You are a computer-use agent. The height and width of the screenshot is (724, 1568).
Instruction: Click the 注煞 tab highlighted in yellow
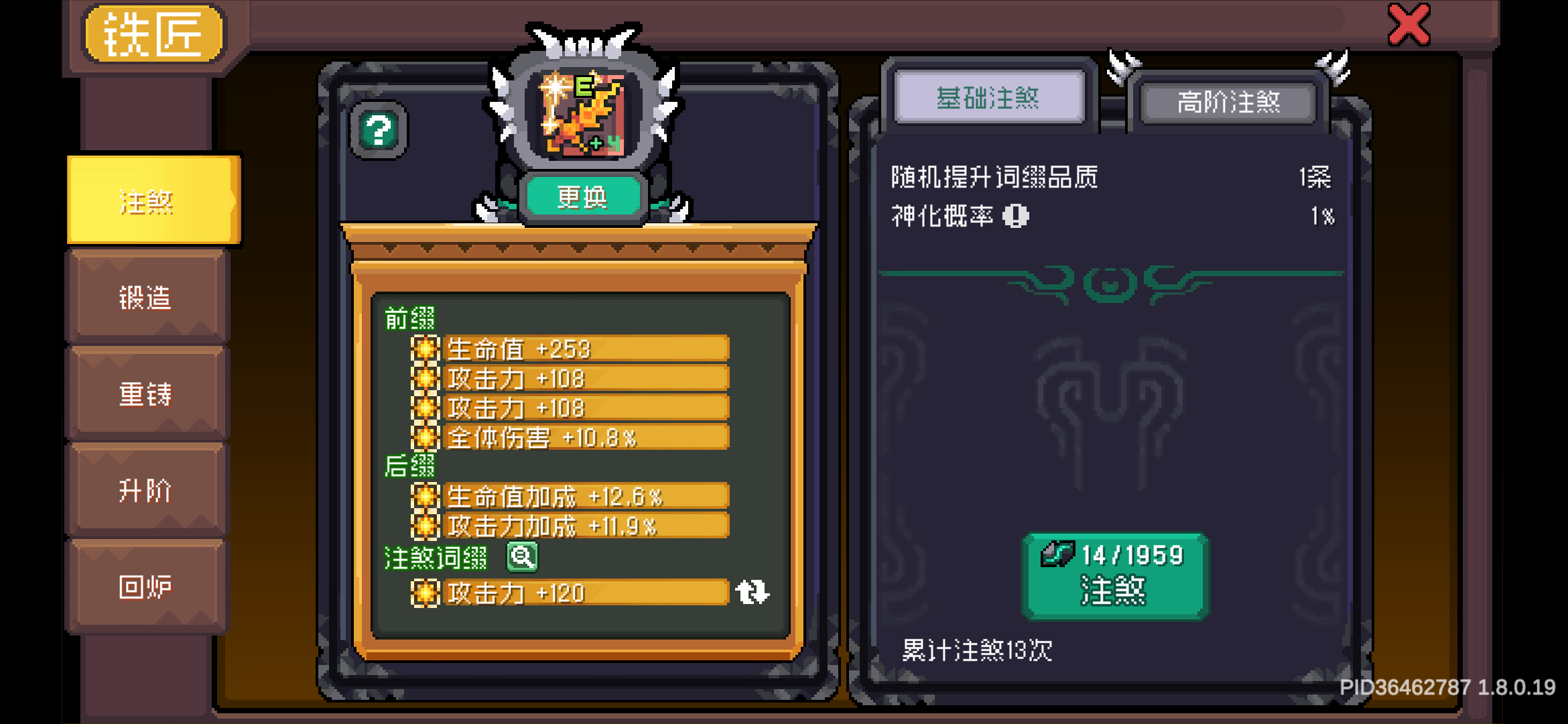click(x=149, y=201)
